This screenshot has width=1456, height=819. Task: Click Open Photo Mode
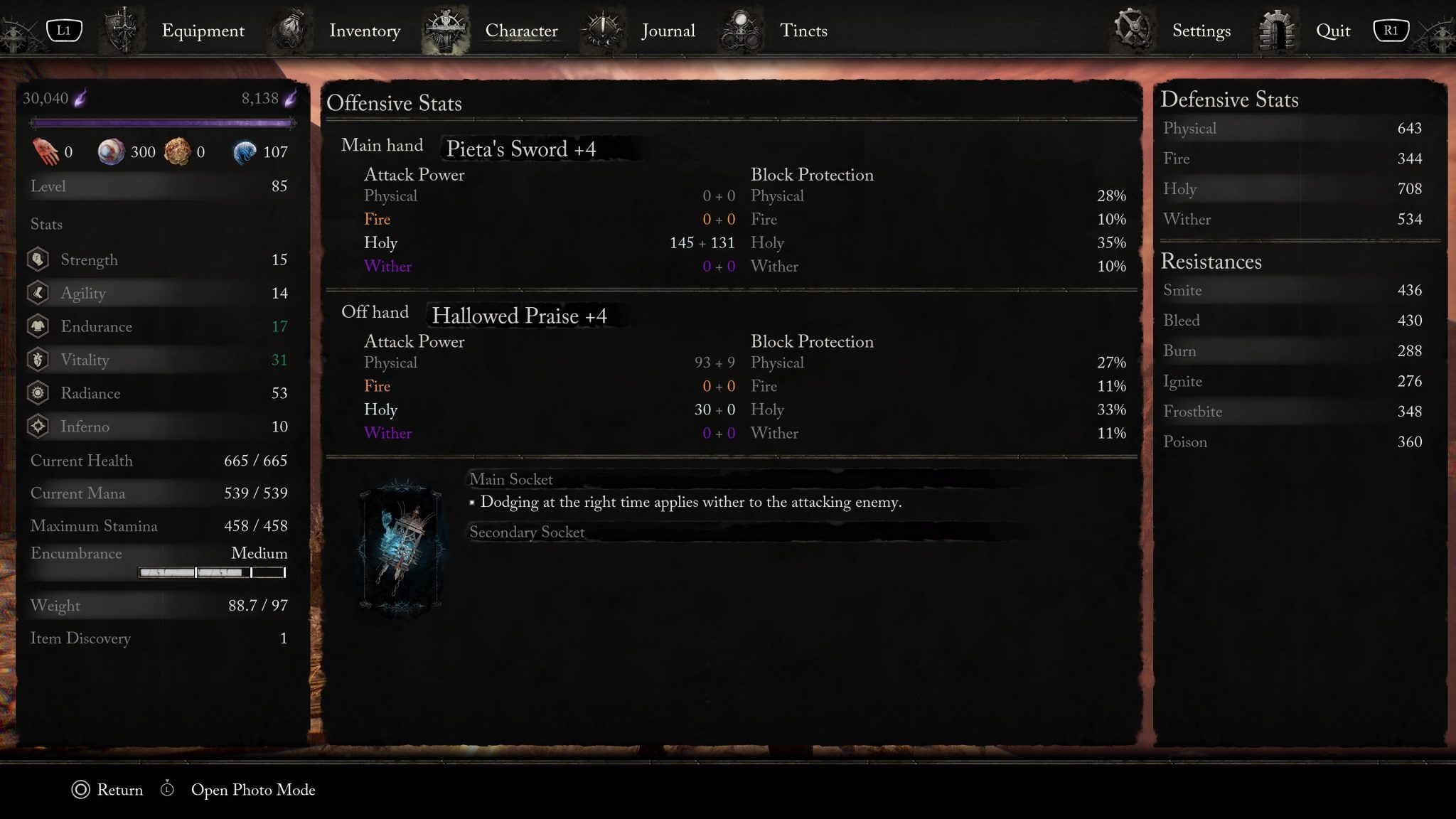(x=252, y=790)
